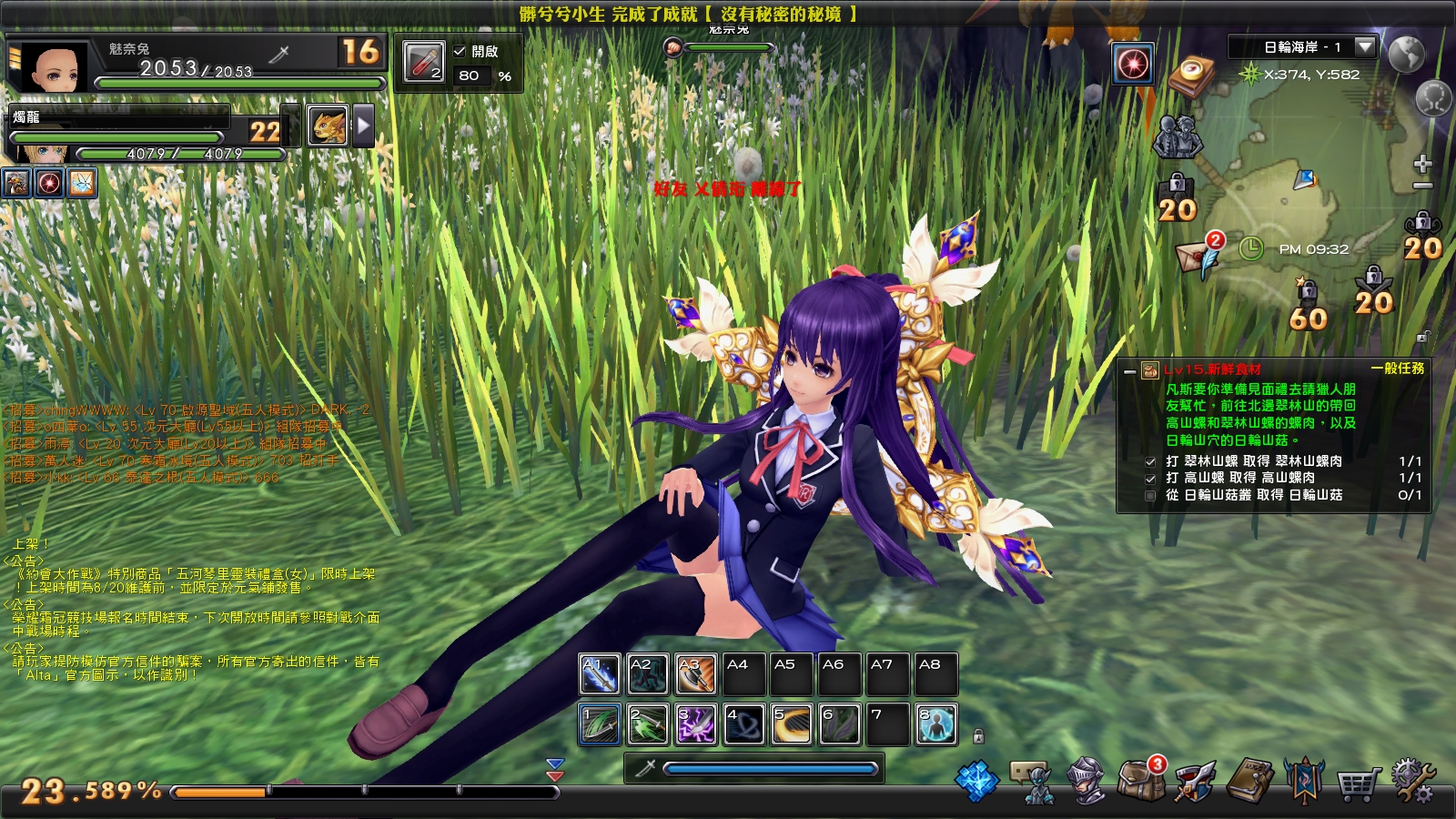This screenshot has width=1456, height=819.
Task: Open game settings via wrench icon
Action: click(x=1413, y=781)
